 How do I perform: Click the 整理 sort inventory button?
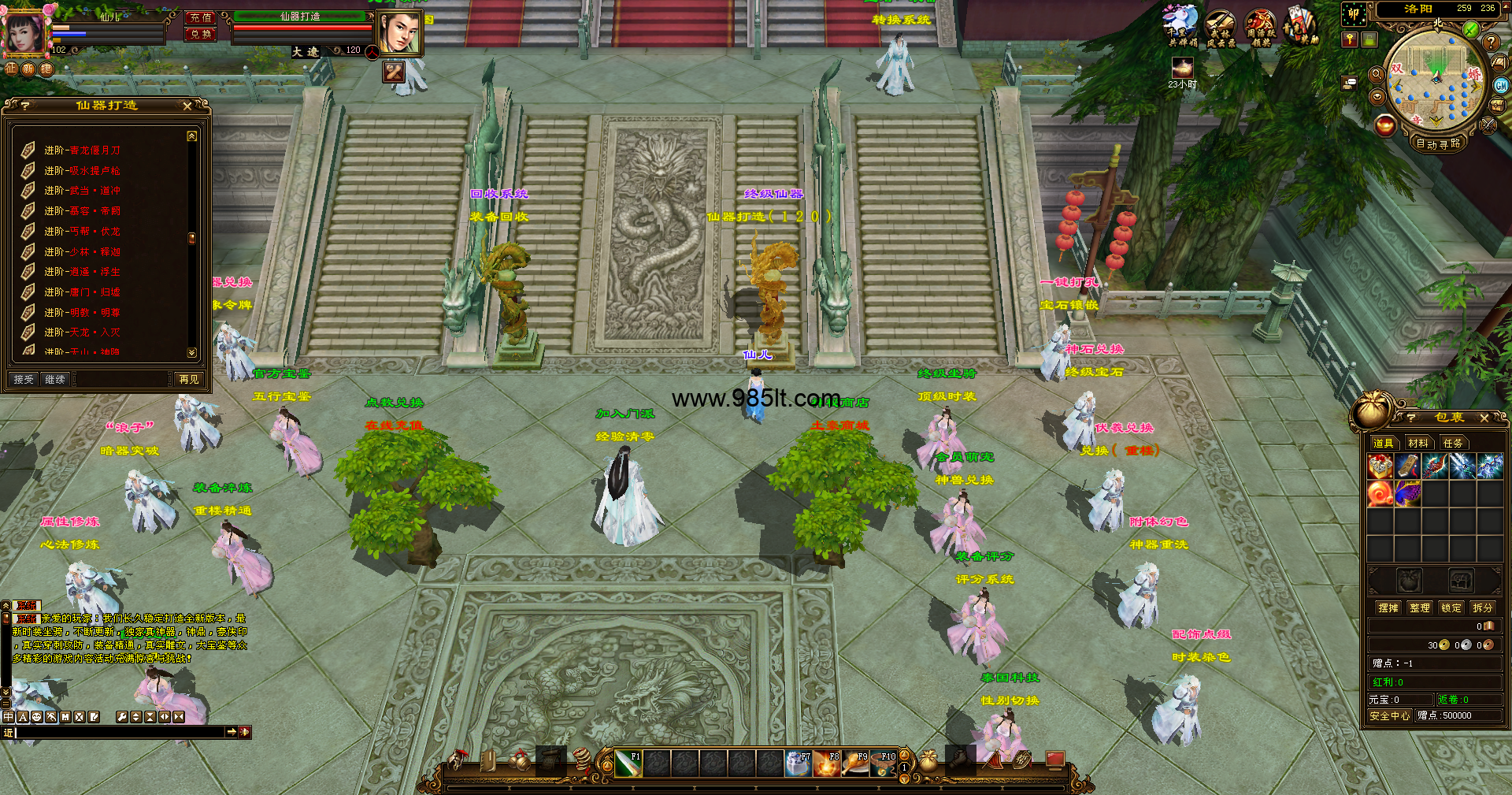(1420, 607)
